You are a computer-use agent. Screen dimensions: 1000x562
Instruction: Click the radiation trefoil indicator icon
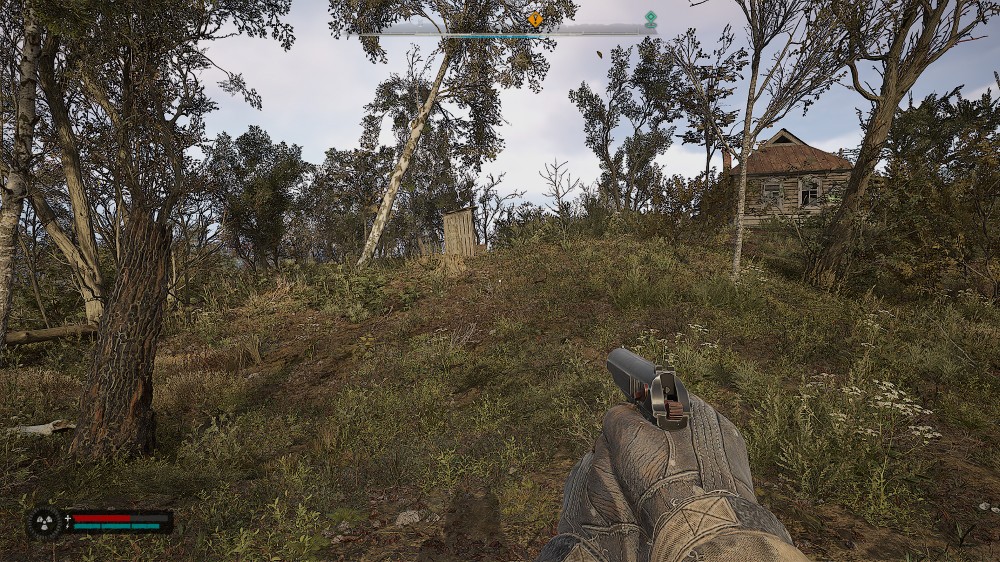coord(45,522)
